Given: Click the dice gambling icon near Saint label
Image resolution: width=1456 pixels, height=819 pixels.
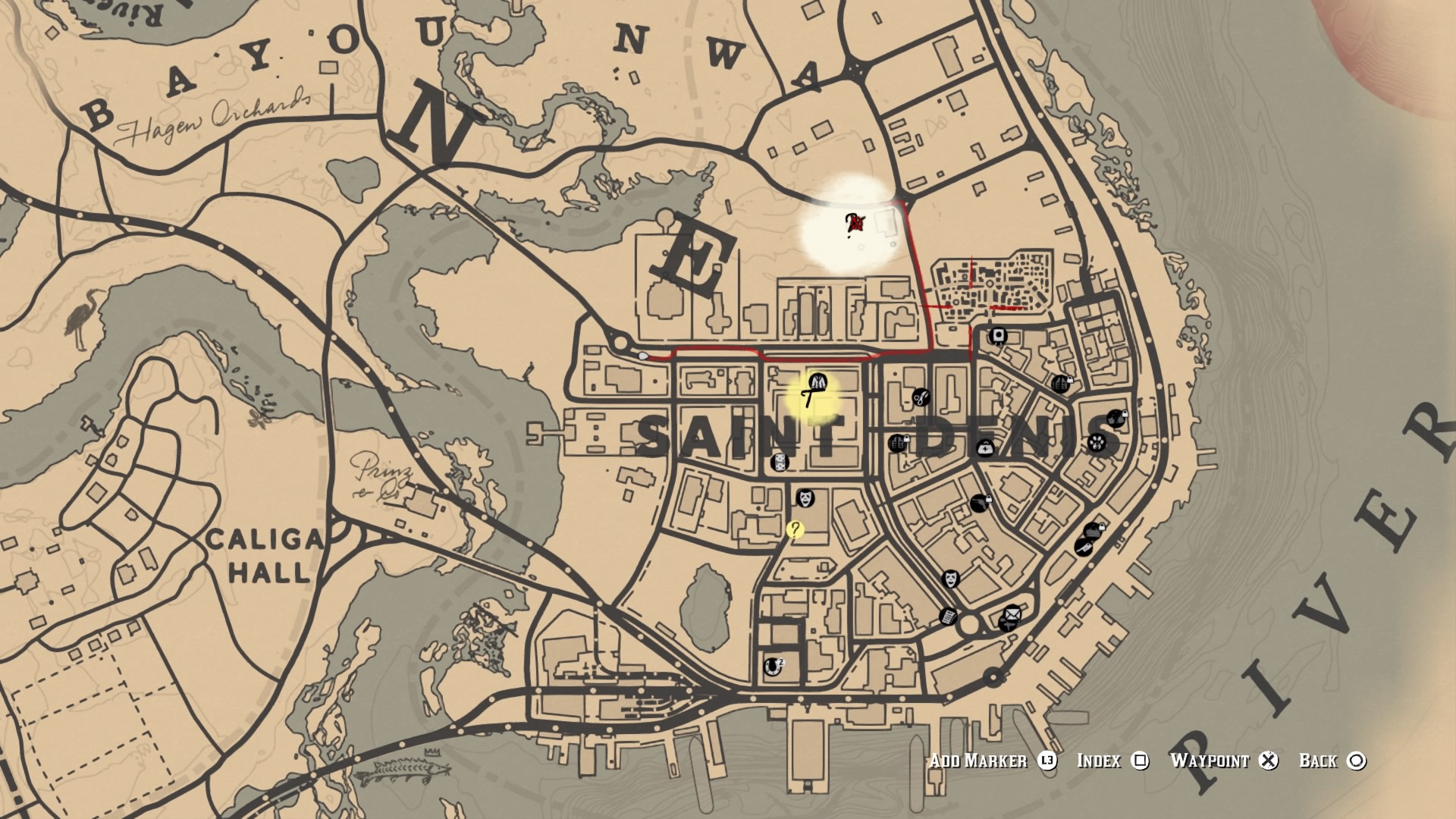Looking at the screenshot, I should click(x=779, y=463).
